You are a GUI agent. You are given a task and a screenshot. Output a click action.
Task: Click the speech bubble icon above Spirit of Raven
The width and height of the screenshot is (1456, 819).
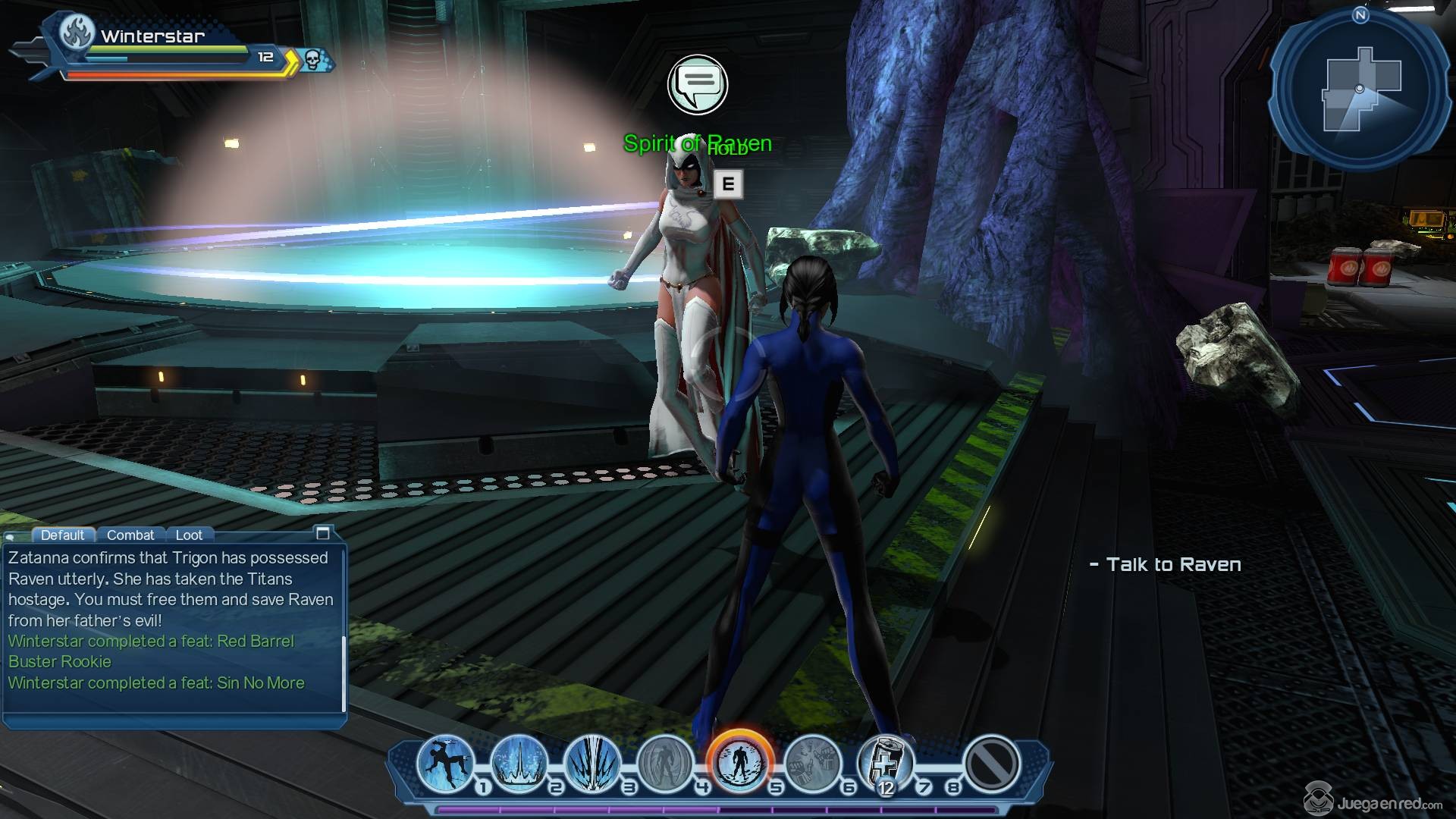point(698,84)
